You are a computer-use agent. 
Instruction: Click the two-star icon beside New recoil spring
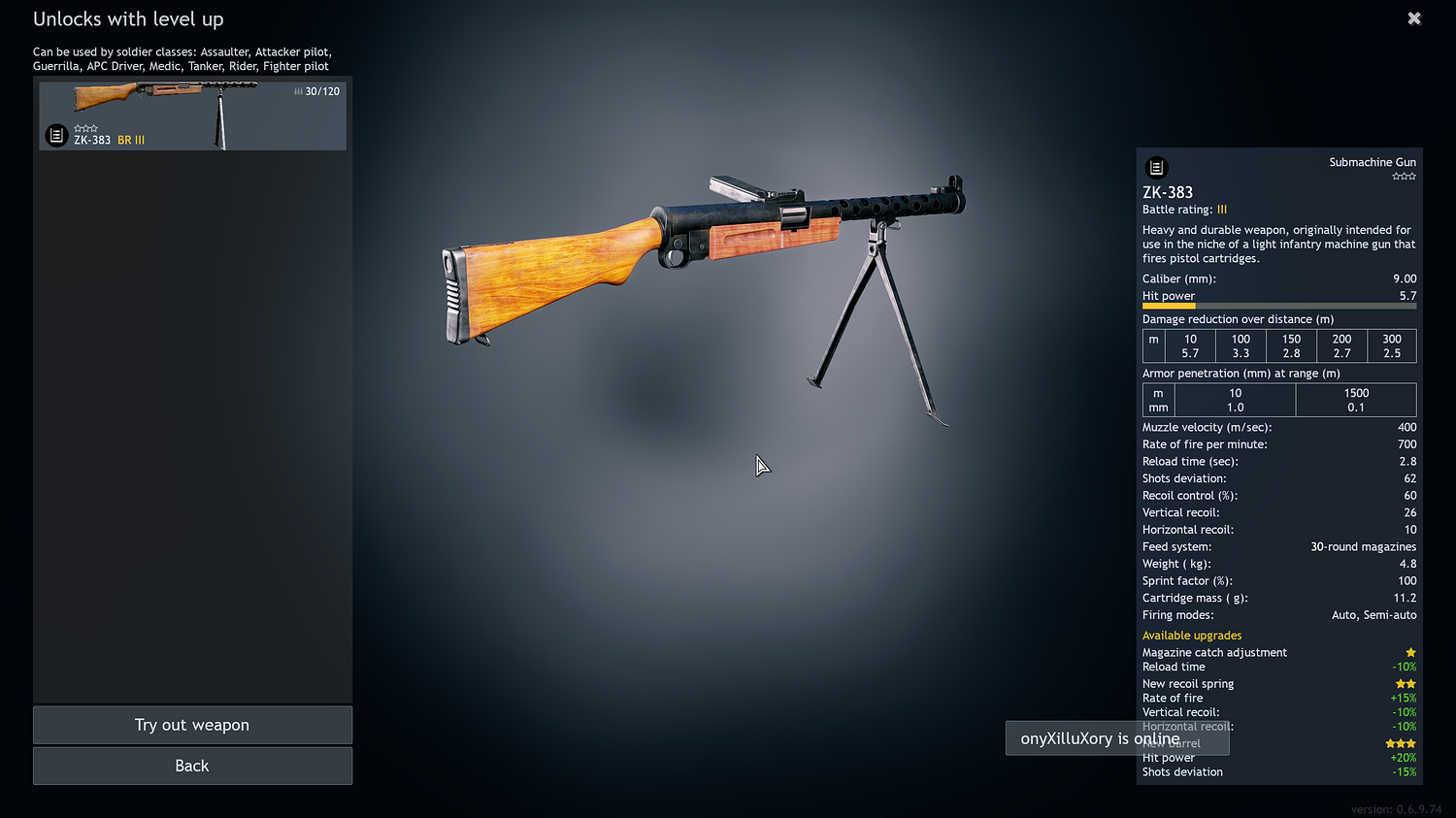coord(1406,683)
